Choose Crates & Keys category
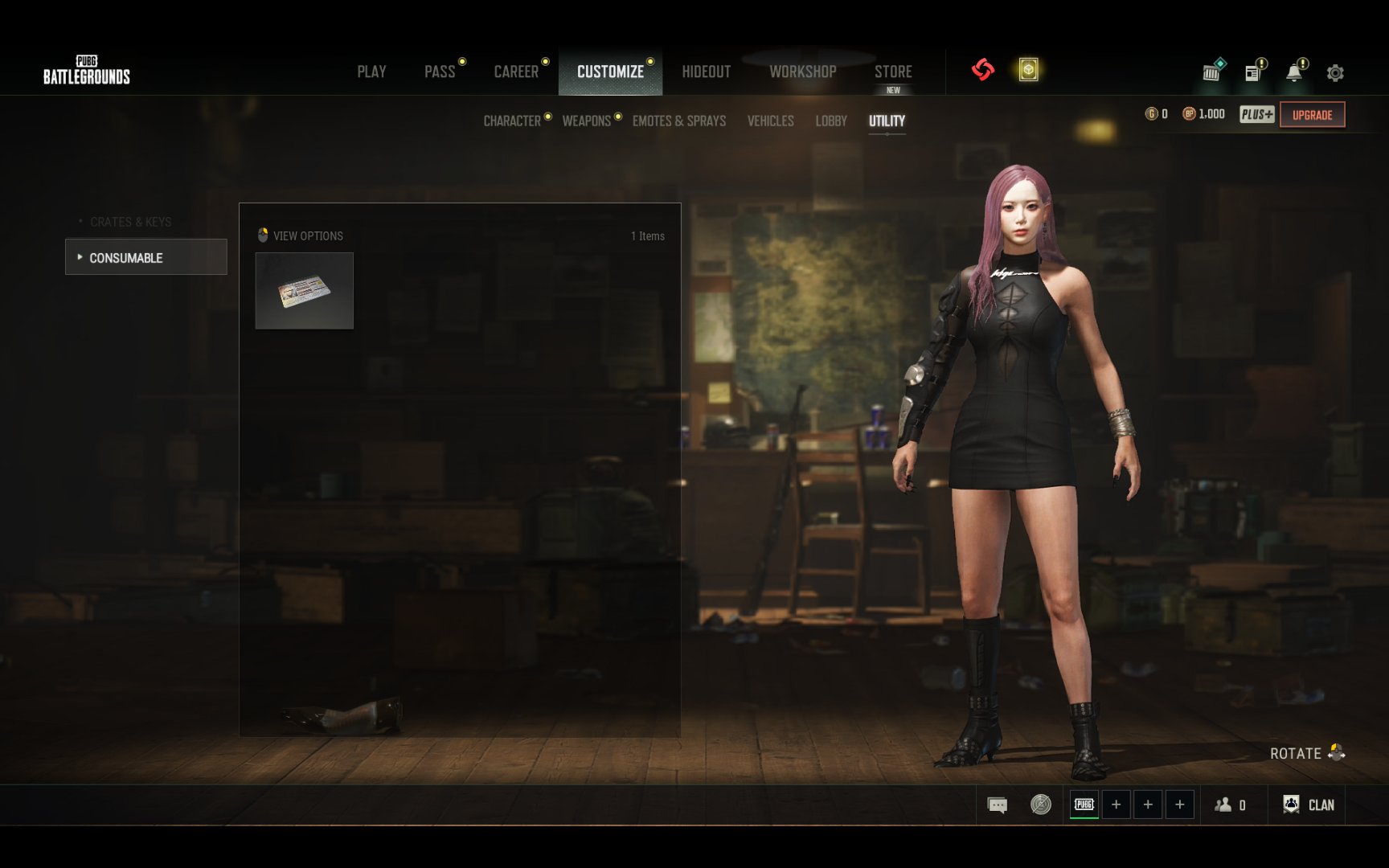1389x868 pixels. point(130,222)
